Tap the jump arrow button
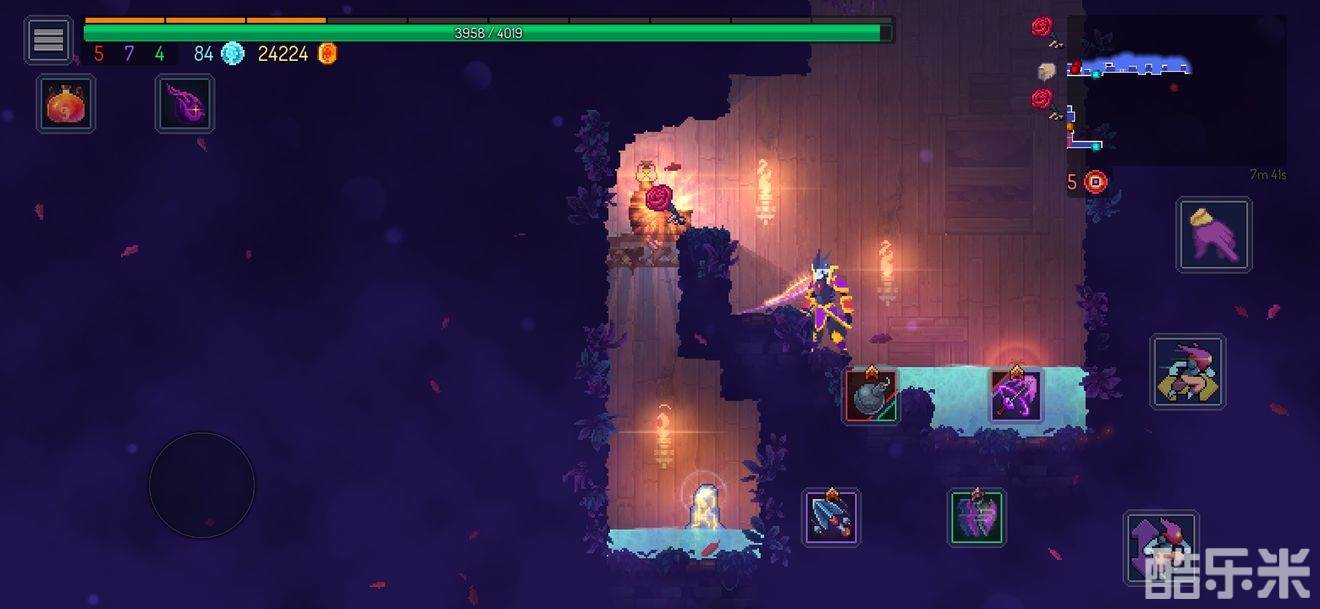Viewport: 1320px width, 609px height. (1160, 548)
